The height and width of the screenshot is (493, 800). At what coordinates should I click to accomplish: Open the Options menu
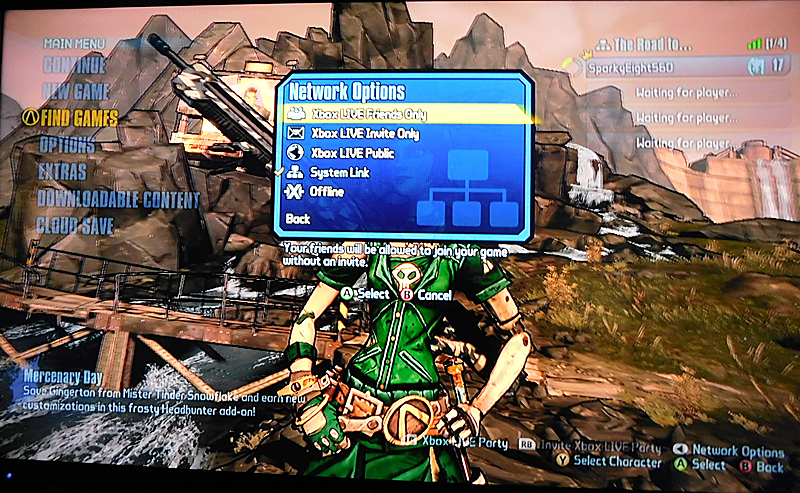[67, 145]
